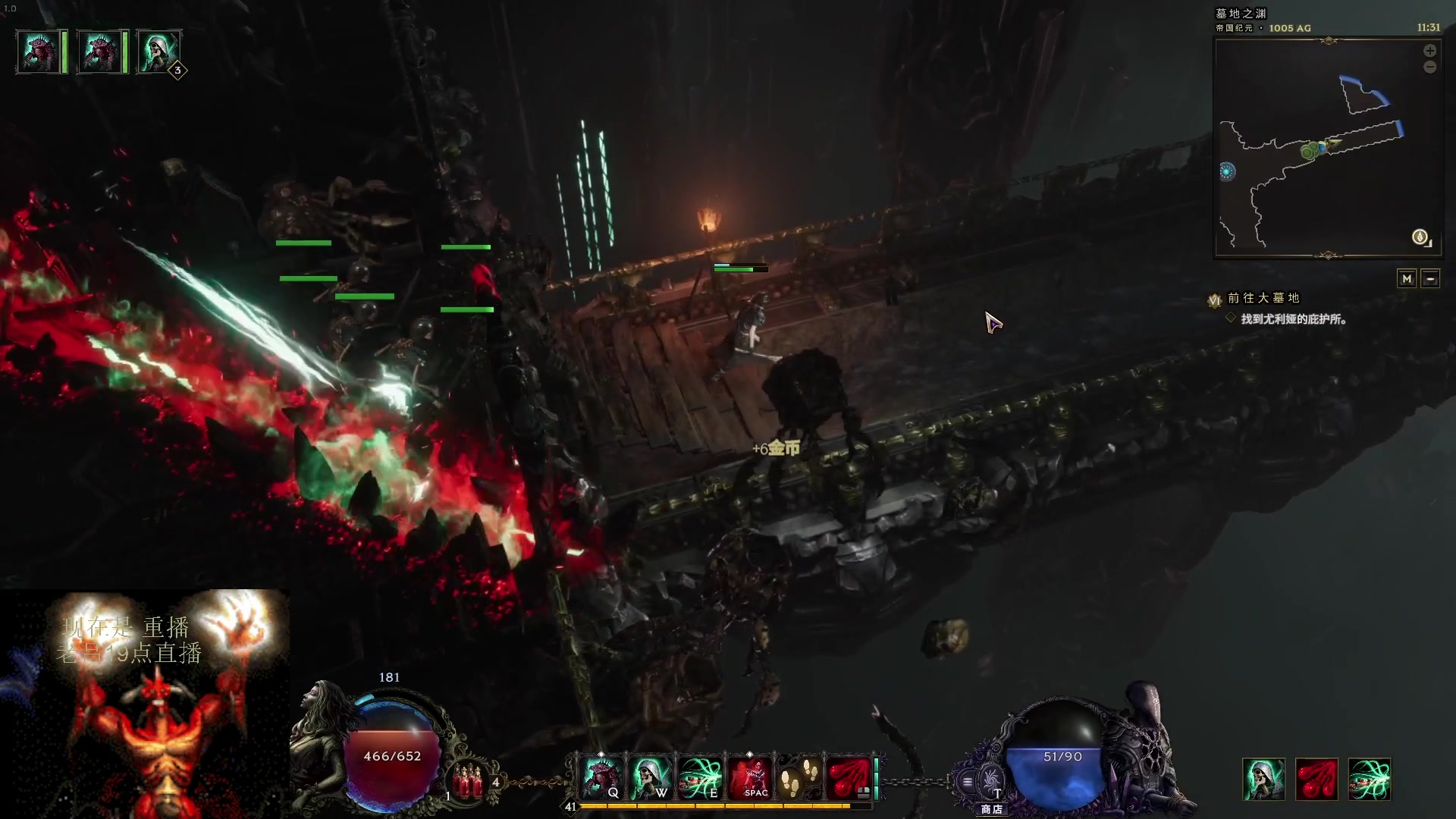Screen dimensions: 1456x819
Task: Cast the hooded skeleton skill on W
Action: (x=650, y=778)
